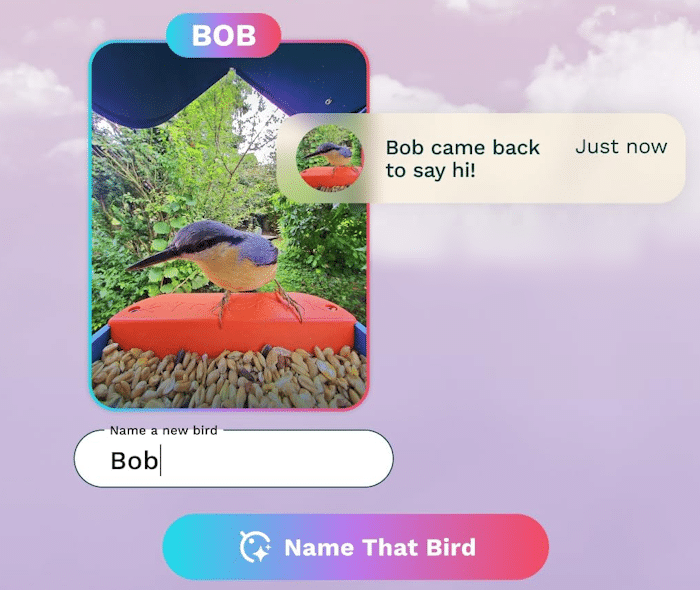Viewport: 700px width, 590px height.
Task: Click the round bird thumbnail in the notification
Action: [x=329, y=158]
